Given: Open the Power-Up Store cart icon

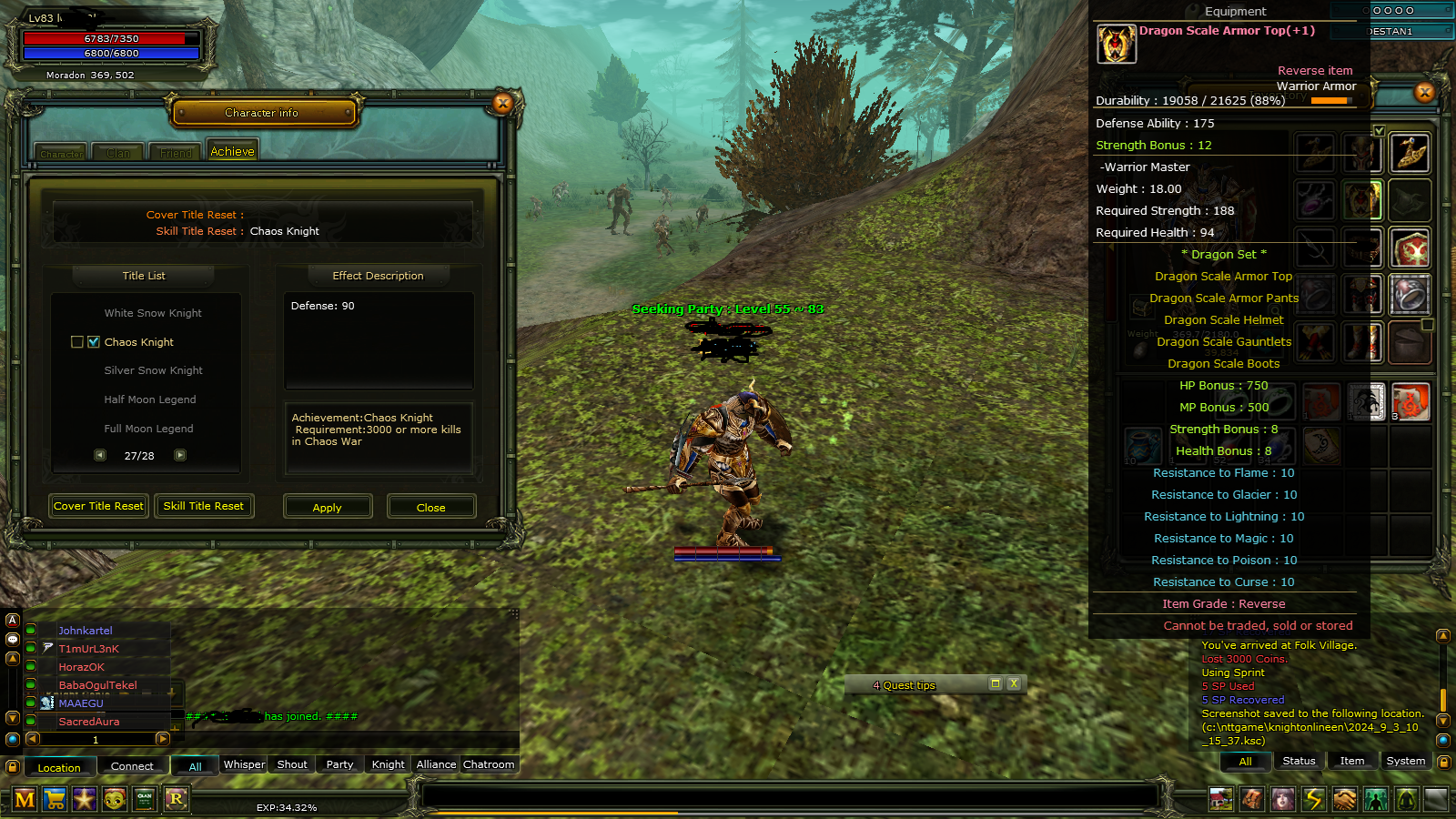Looking at the screenshot, I should pyautogui.click(x=55, y=800).
